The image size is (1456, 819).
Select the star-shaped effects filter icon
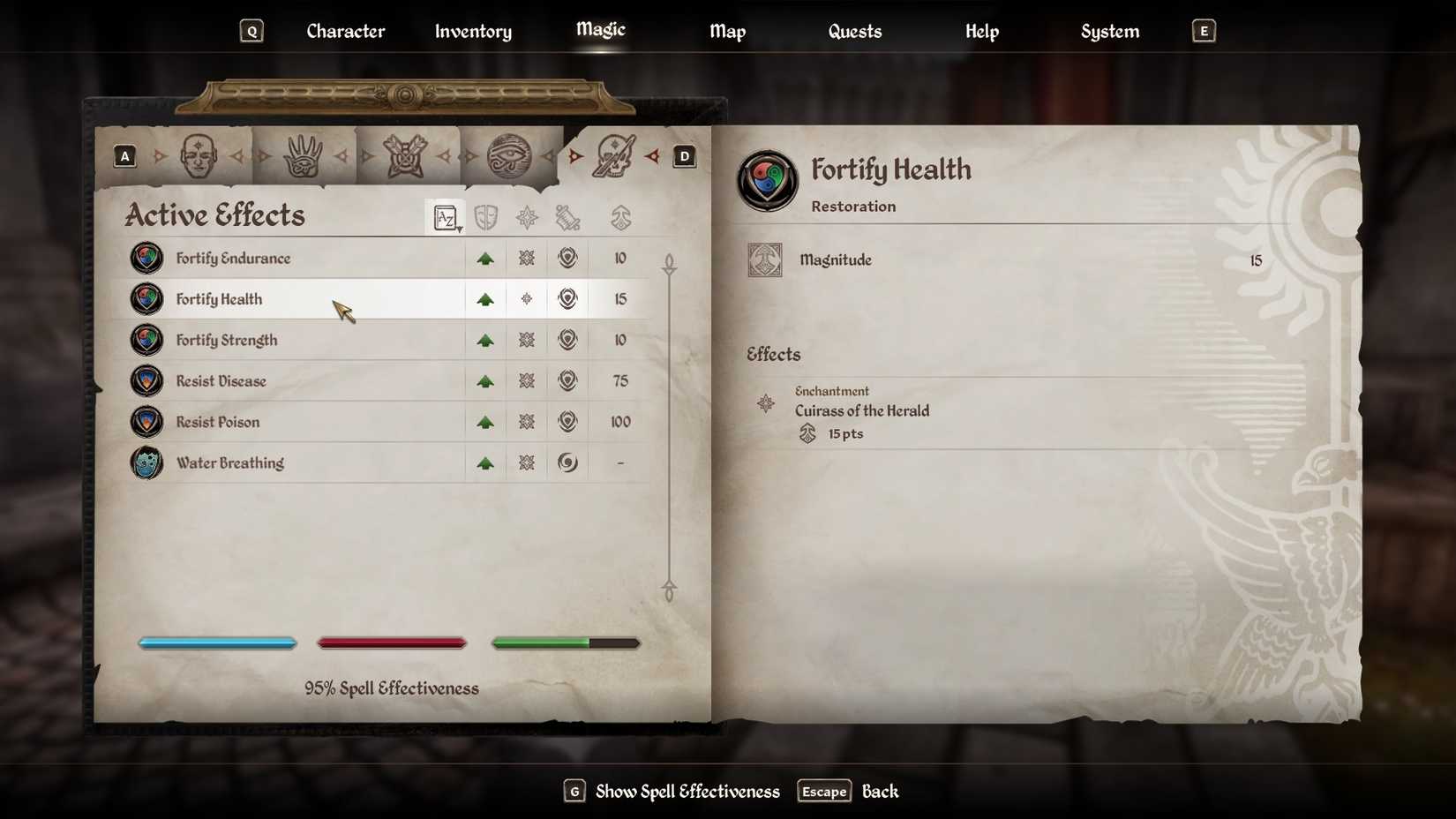527,217
